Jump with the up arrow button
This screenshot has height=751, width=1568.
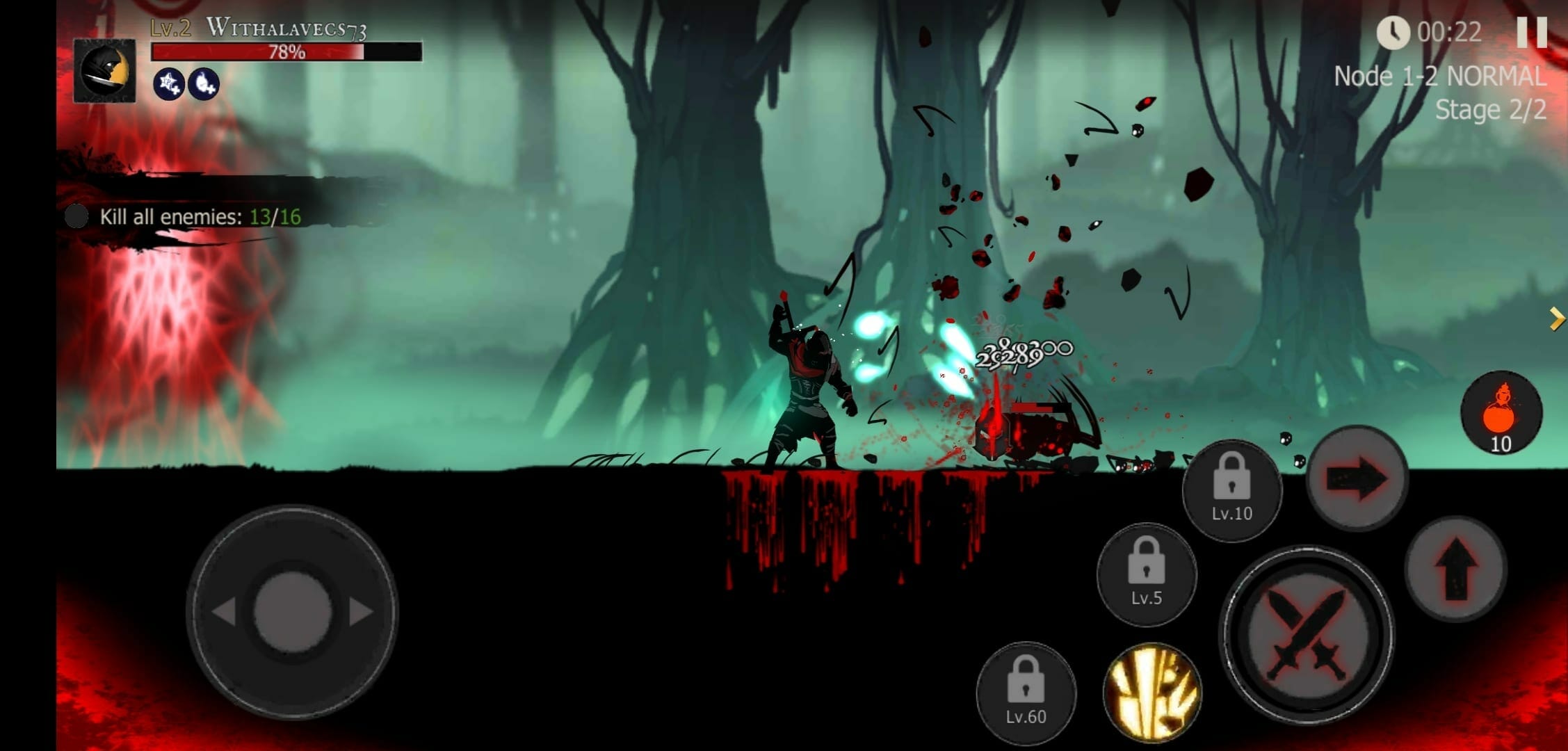[x=1455, y=568]
